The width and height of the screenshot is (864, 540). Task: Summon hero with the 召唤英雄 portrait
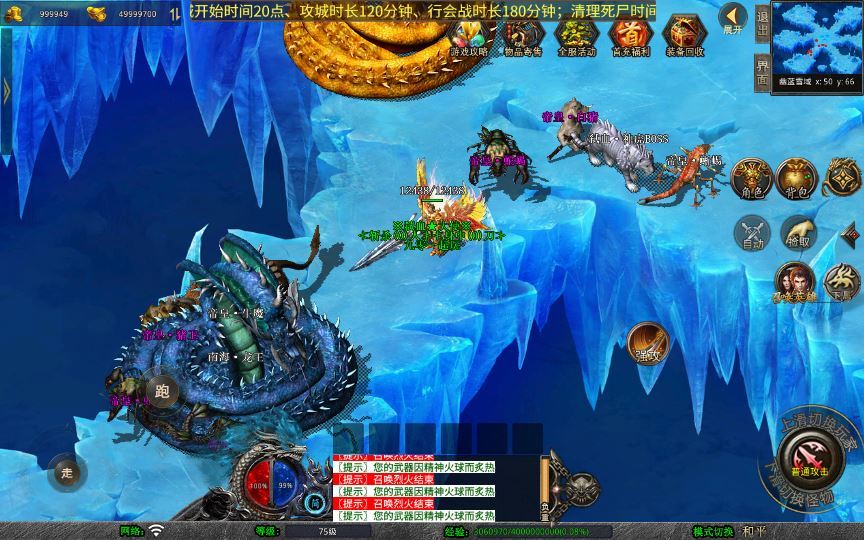click(793, 282)
